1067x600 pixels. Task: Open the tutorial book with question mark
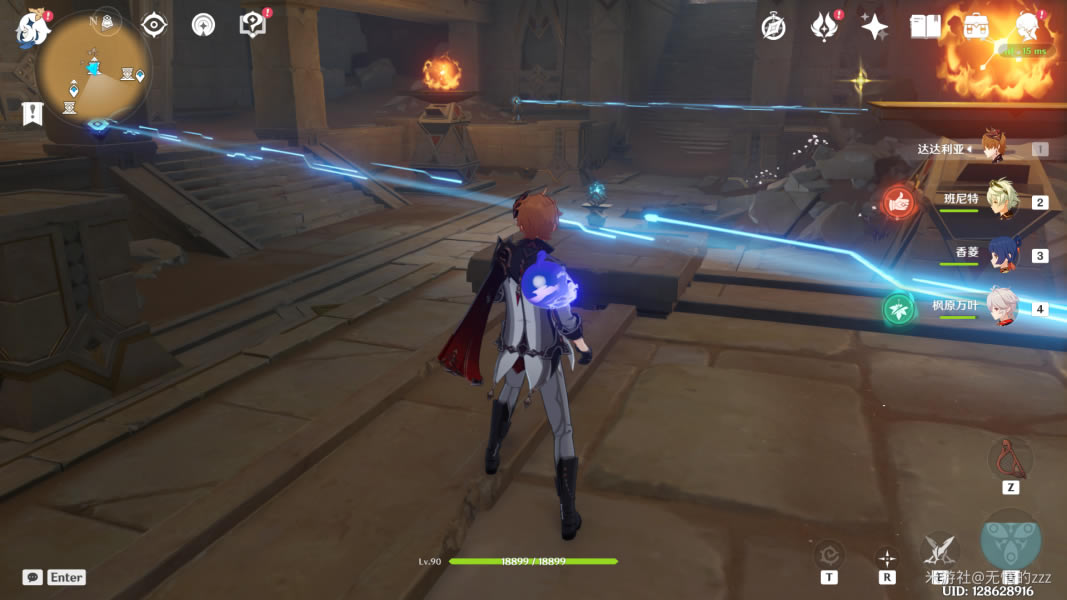point(253,25)
